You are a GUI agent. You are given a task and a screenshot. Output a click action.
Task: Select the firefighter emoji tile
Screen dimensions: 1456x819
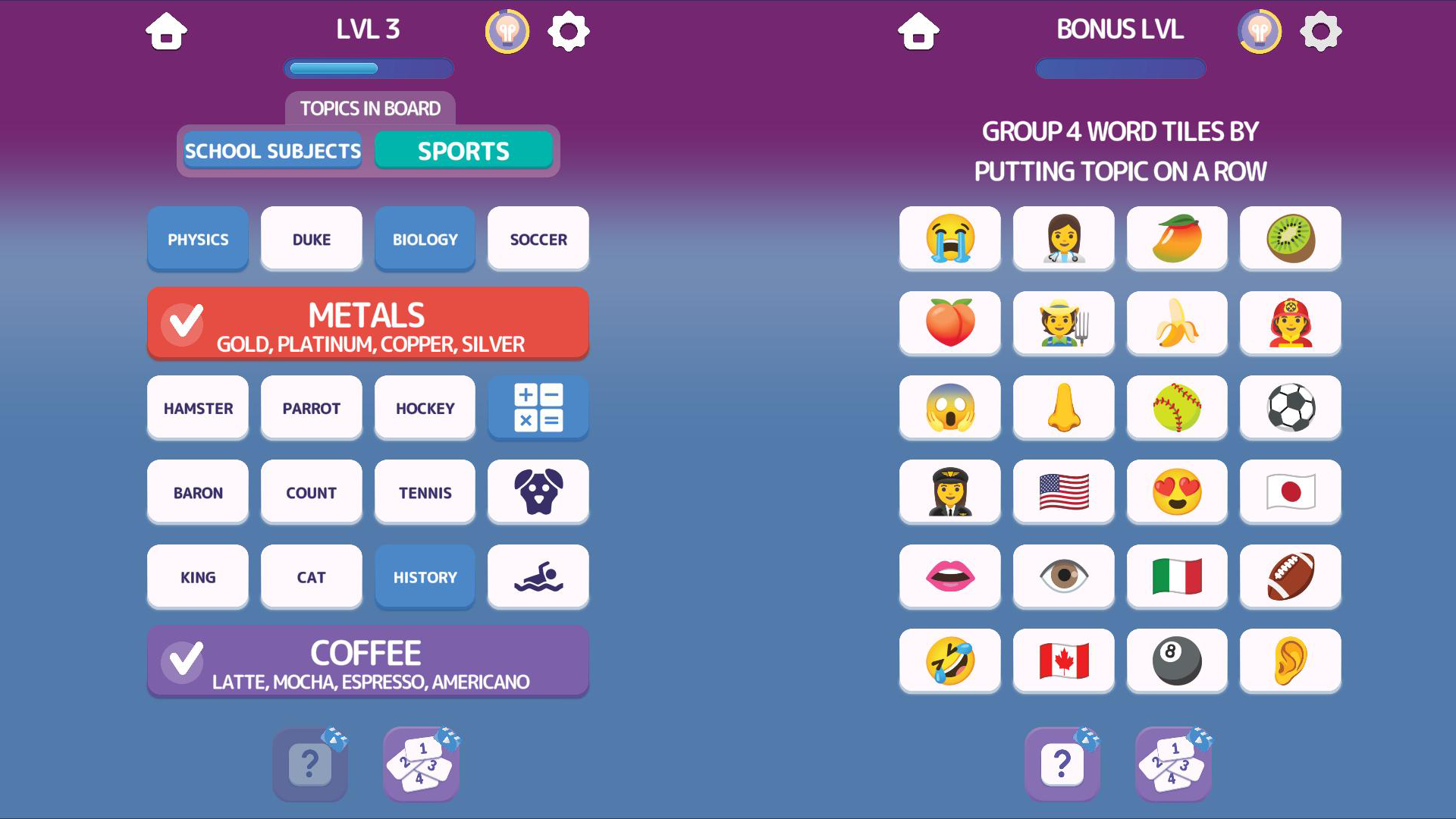tap(1291, 324)
